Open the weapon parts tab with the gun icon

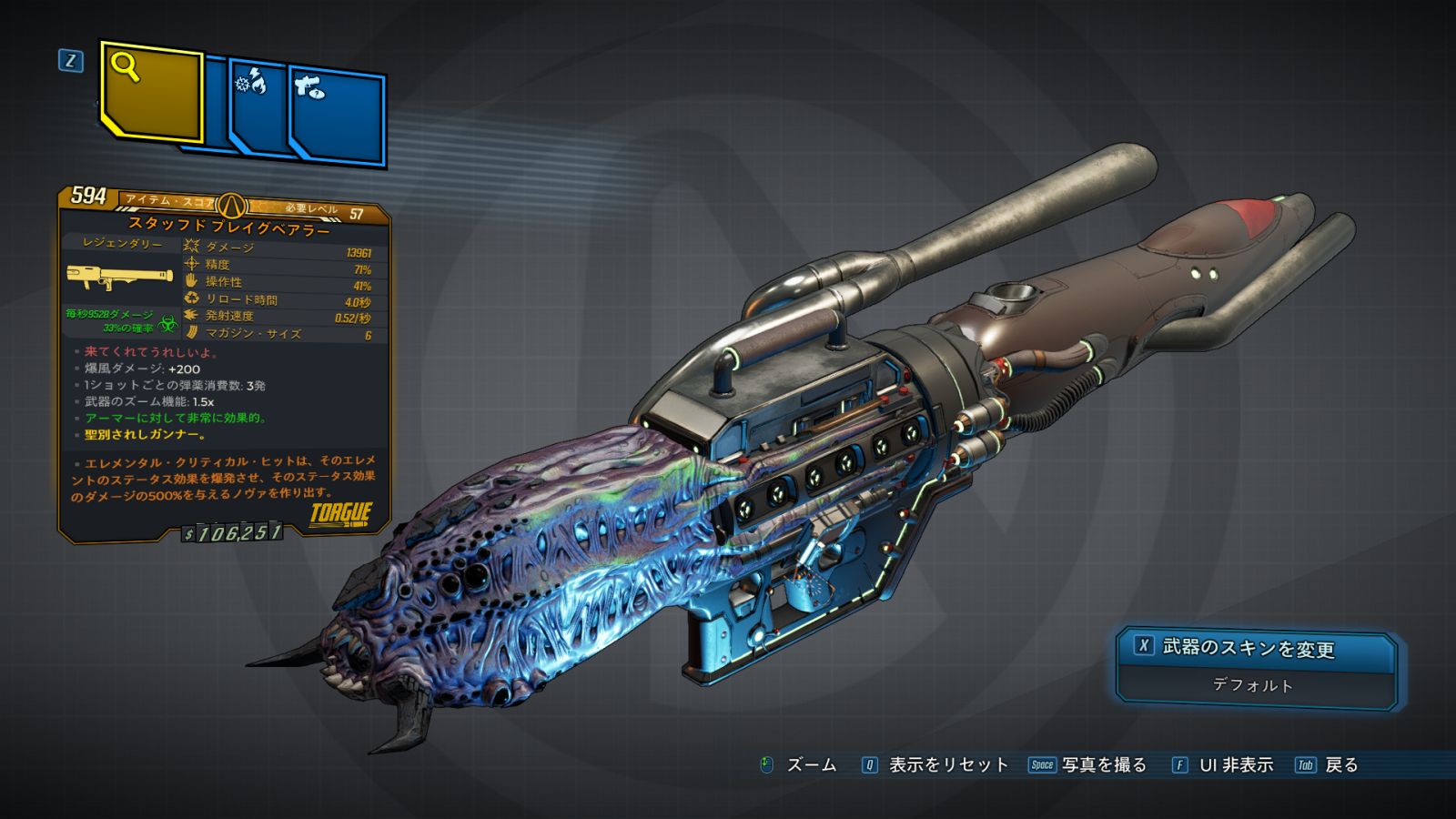point(337,116)
